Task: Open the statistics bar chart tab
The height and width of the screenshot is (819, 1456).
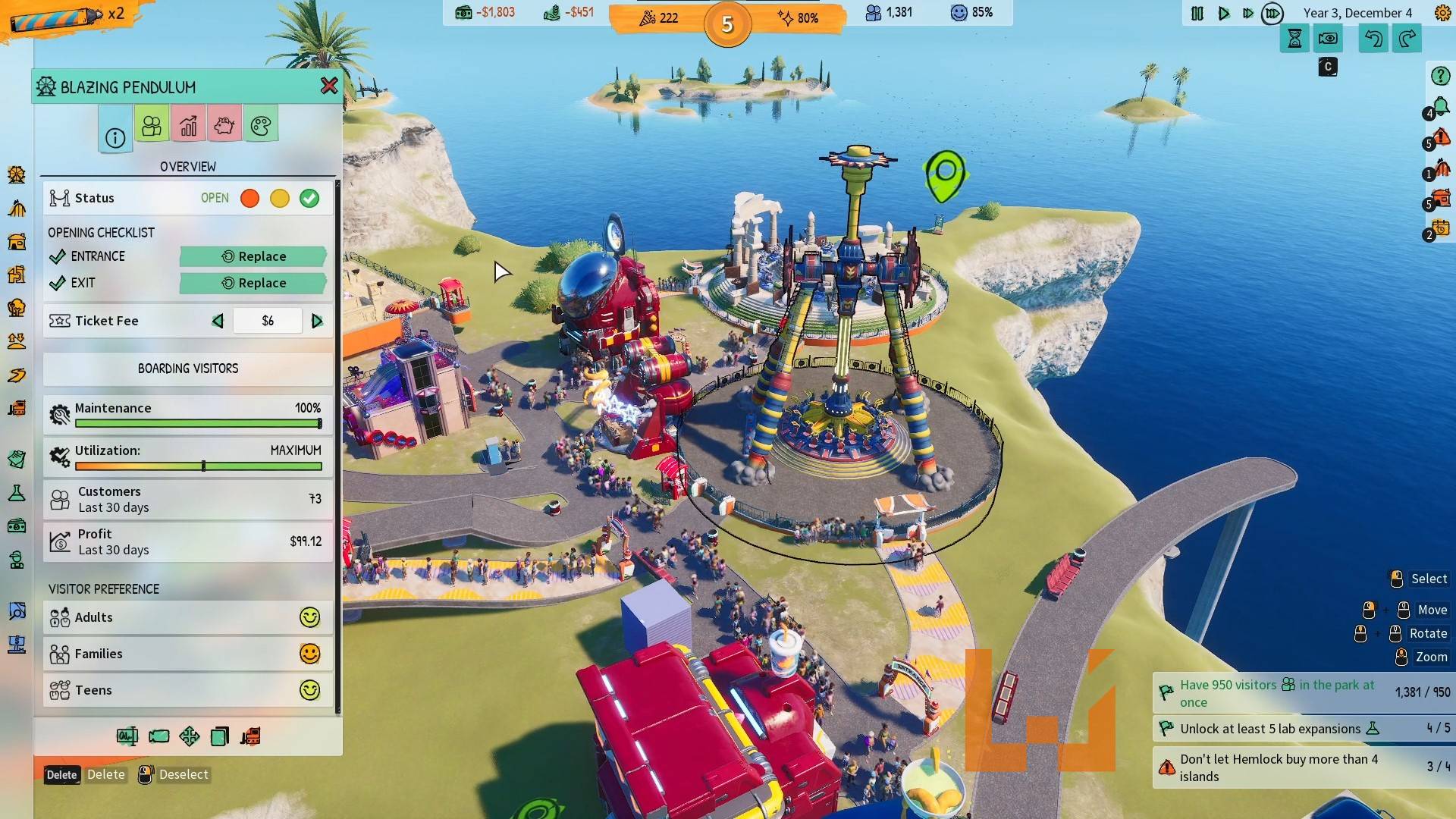Action: (x=188, y=125)
